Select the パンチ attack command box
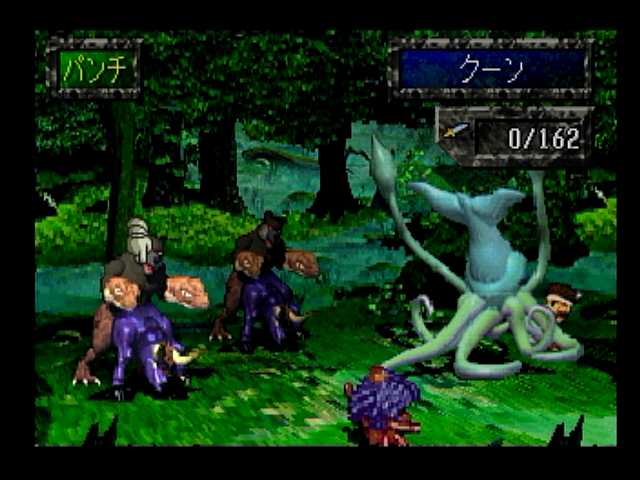 (93, 69)
